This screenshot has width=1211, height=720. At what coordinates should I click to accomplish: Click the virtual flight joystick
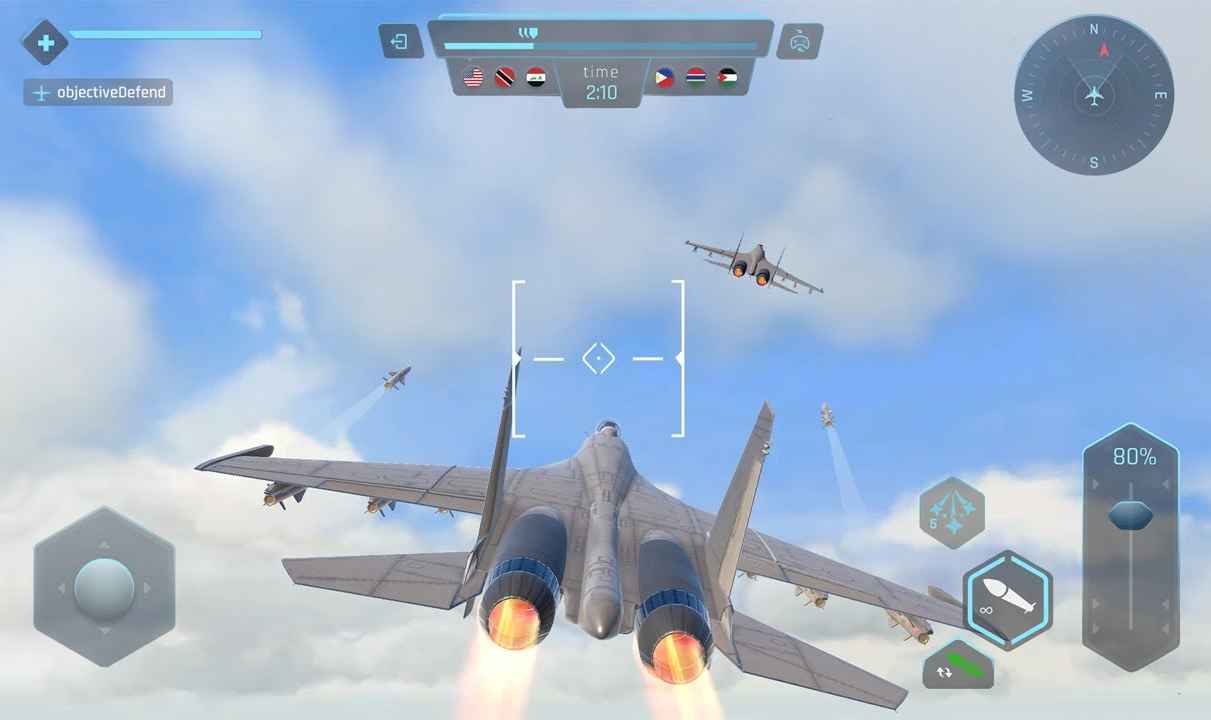[104, 587]
